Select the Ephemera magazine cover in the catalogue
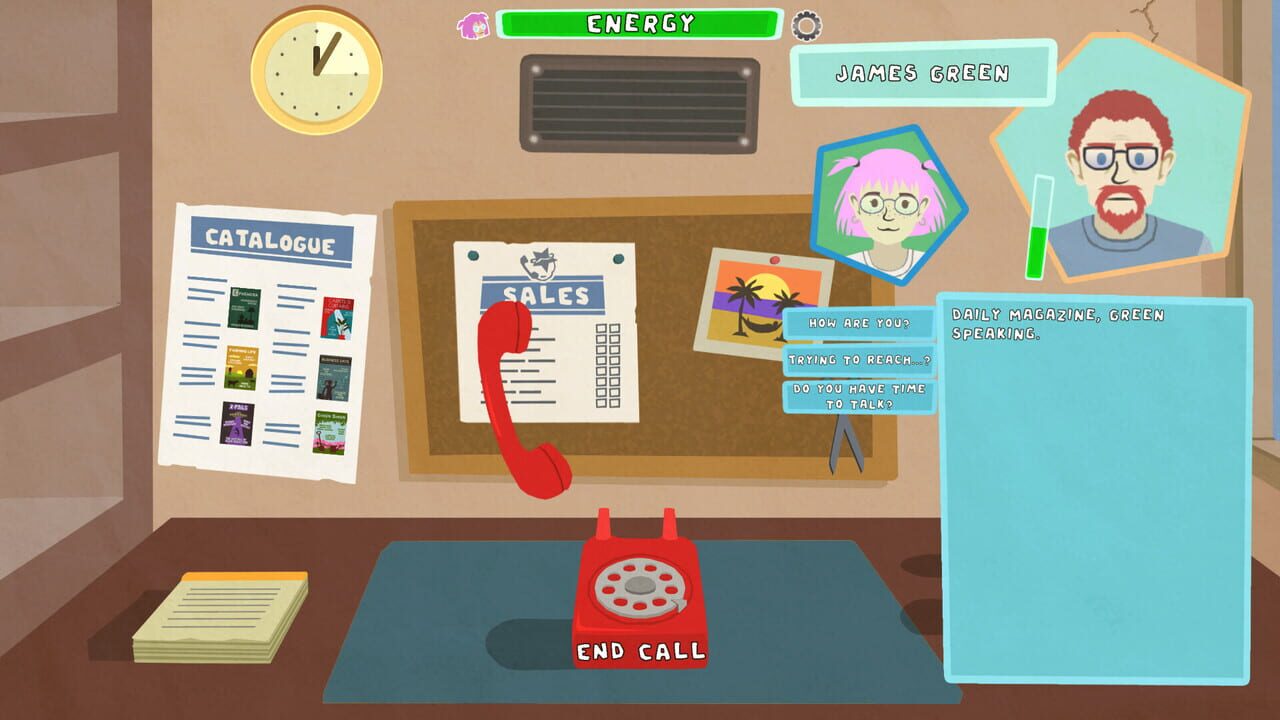 [x=243, y=307]
